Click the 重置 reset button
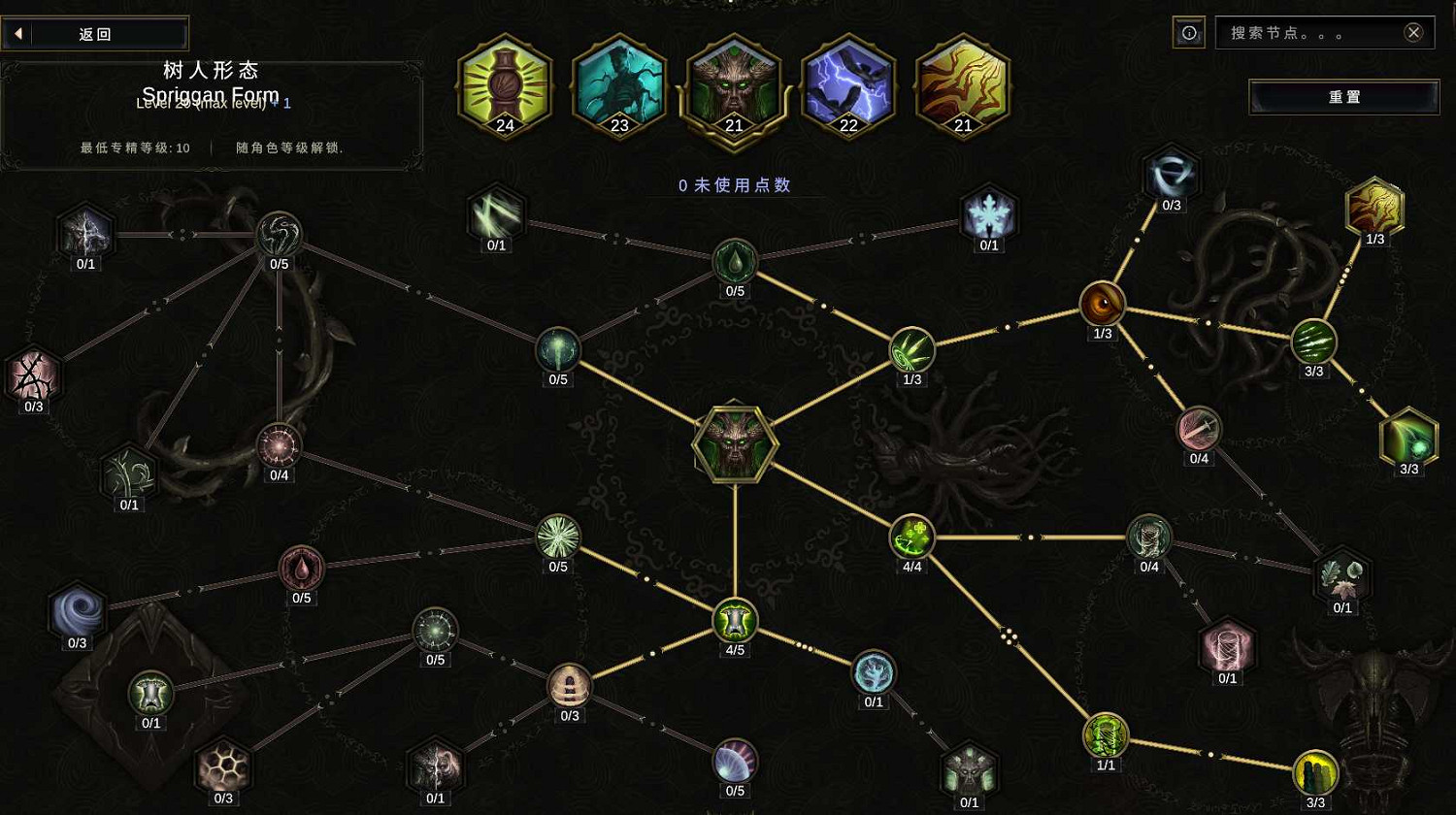This screenshot has width=1456, height=815. [1344, 97]
